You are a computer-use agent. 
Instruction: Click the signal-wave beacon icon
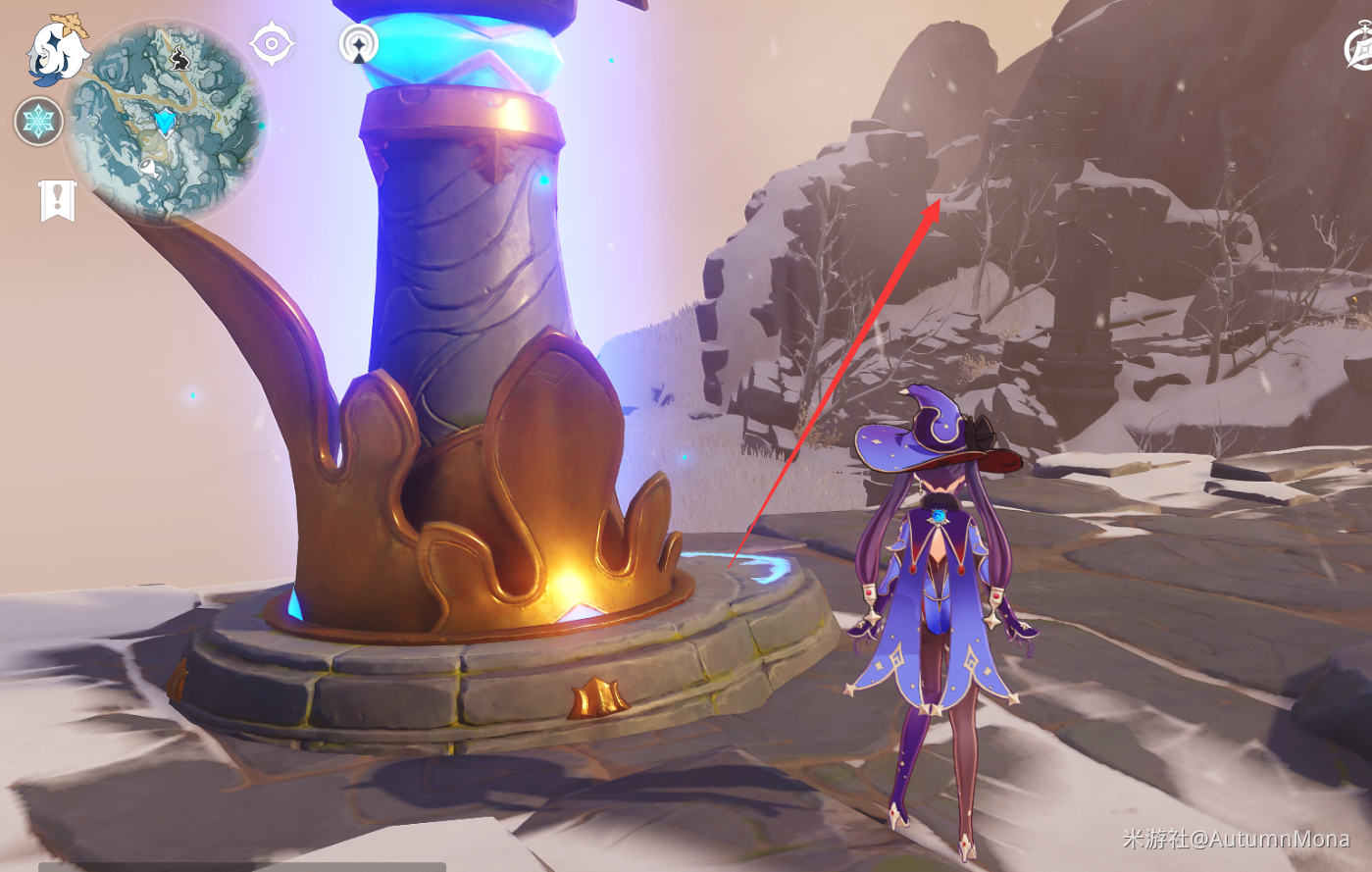click(359, 44)
